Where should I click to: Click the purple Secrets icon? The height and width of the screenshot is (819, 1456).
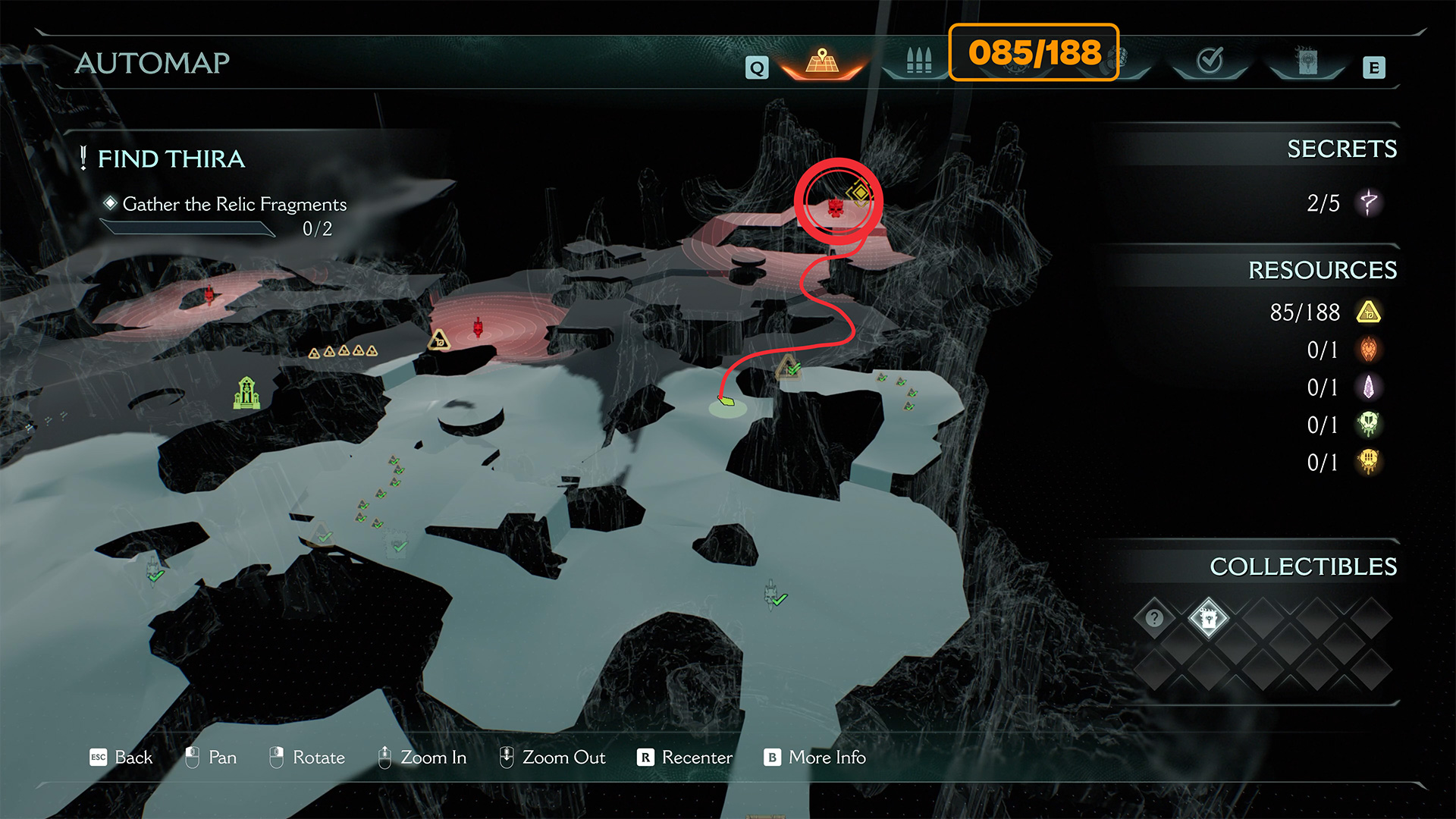[x=1369, y=202]
